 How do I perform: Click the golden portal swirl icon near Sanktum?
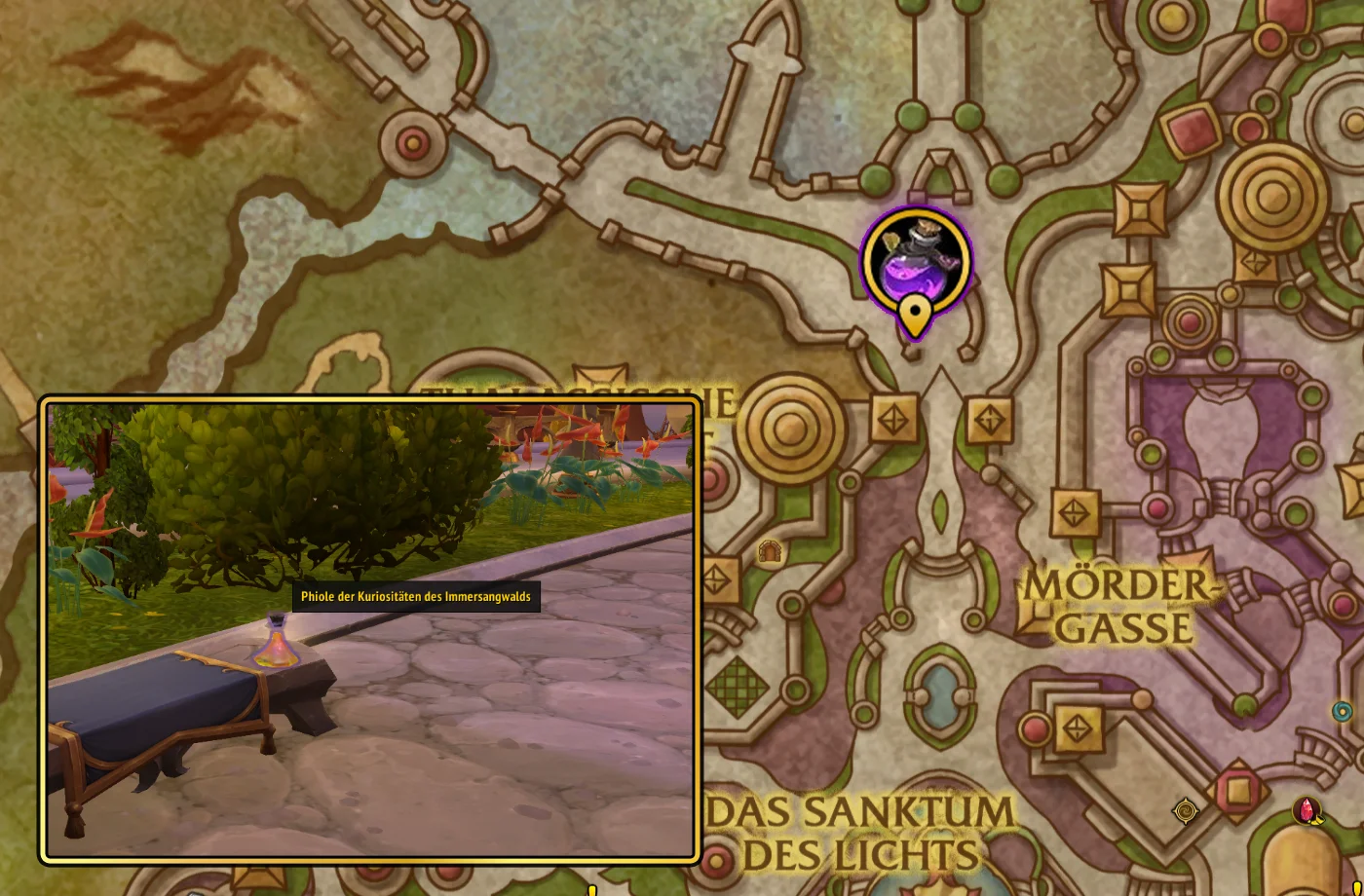pyautogui.click(x=1185, y=809)
